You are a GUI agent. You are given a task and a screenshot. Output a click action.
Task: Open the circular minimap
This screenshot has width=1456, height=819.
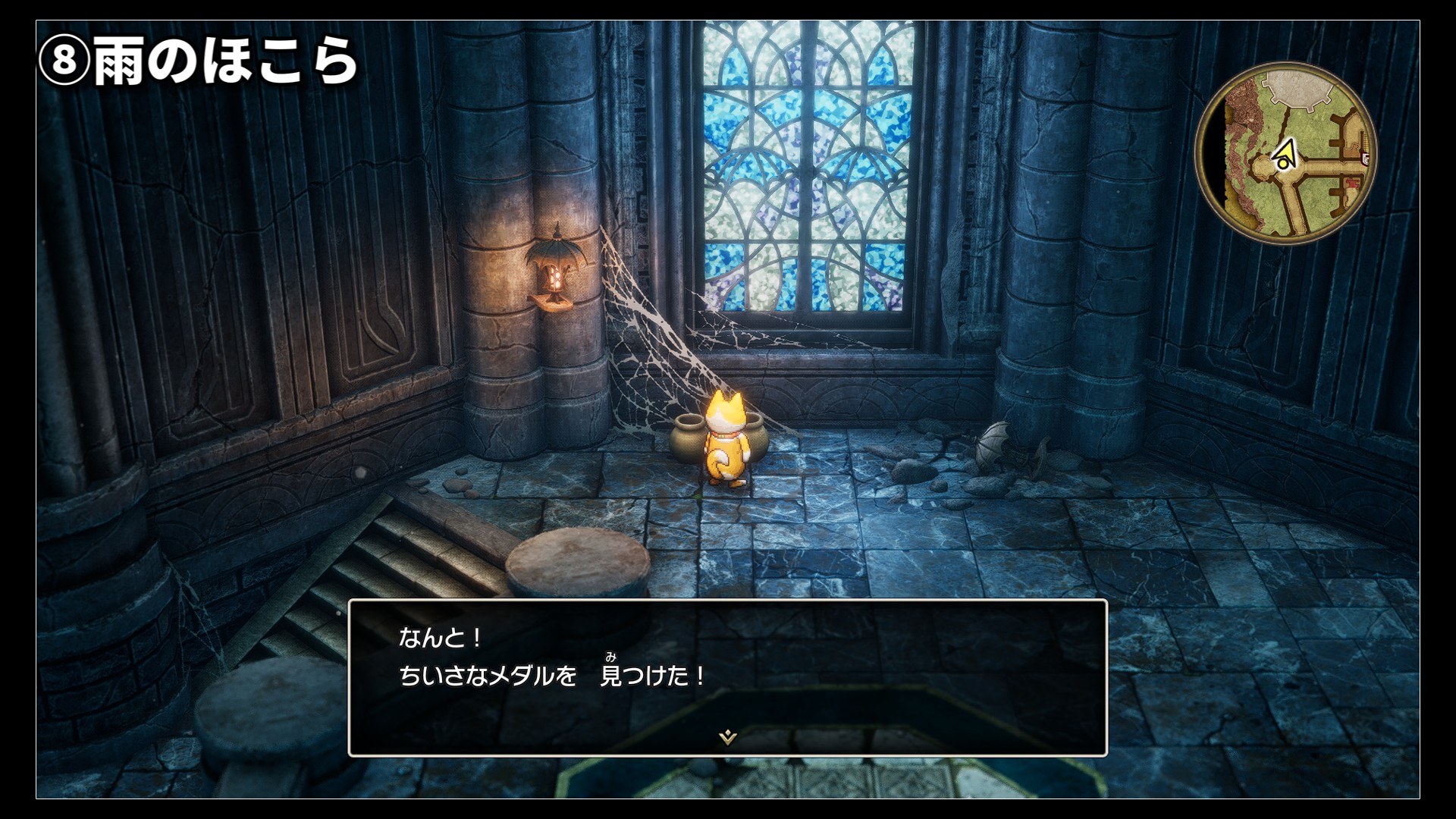[1286, 152]
